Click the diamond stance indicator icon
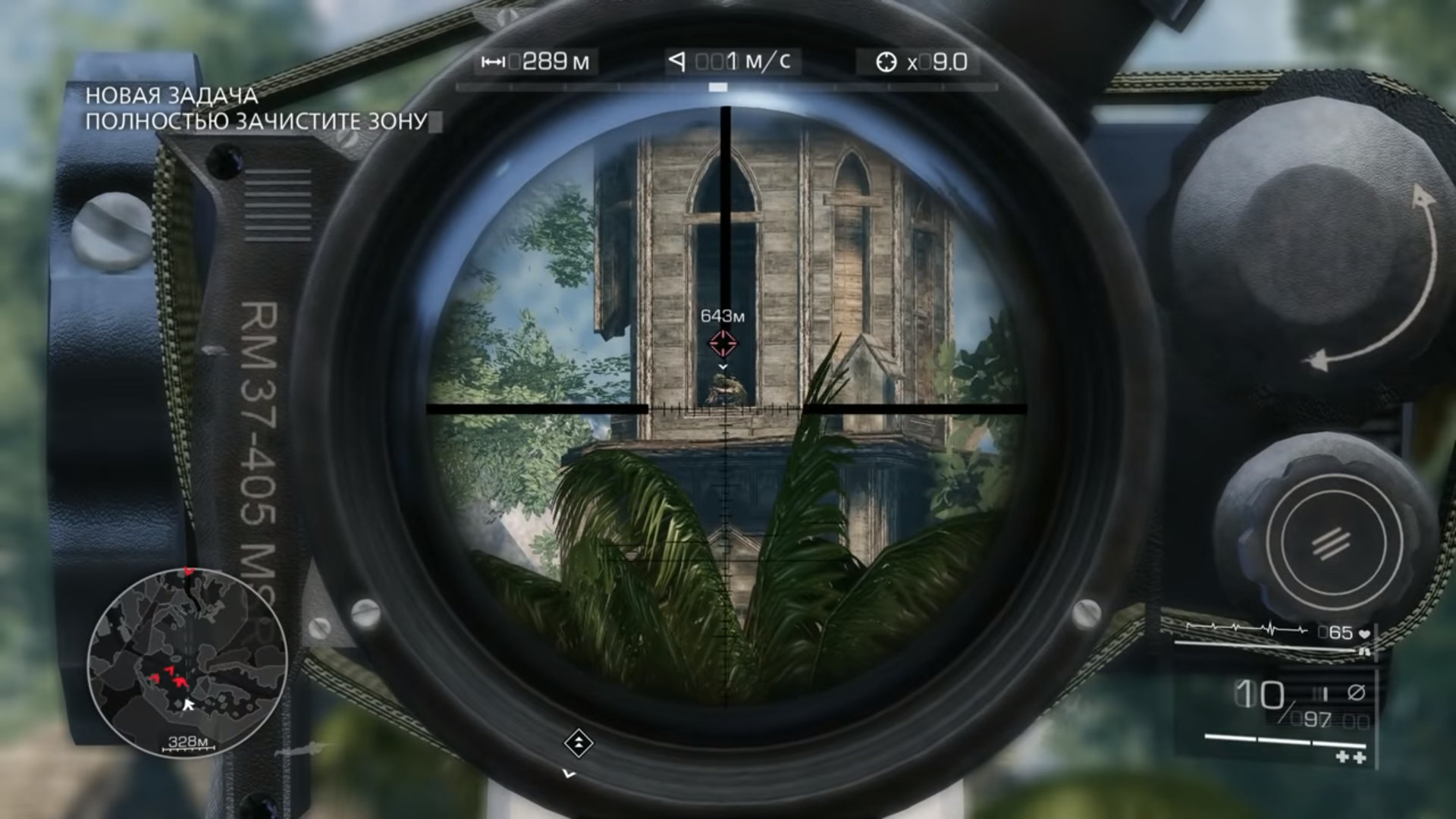1456x819 pixels. pyautogui.click(x=578, y=743)
